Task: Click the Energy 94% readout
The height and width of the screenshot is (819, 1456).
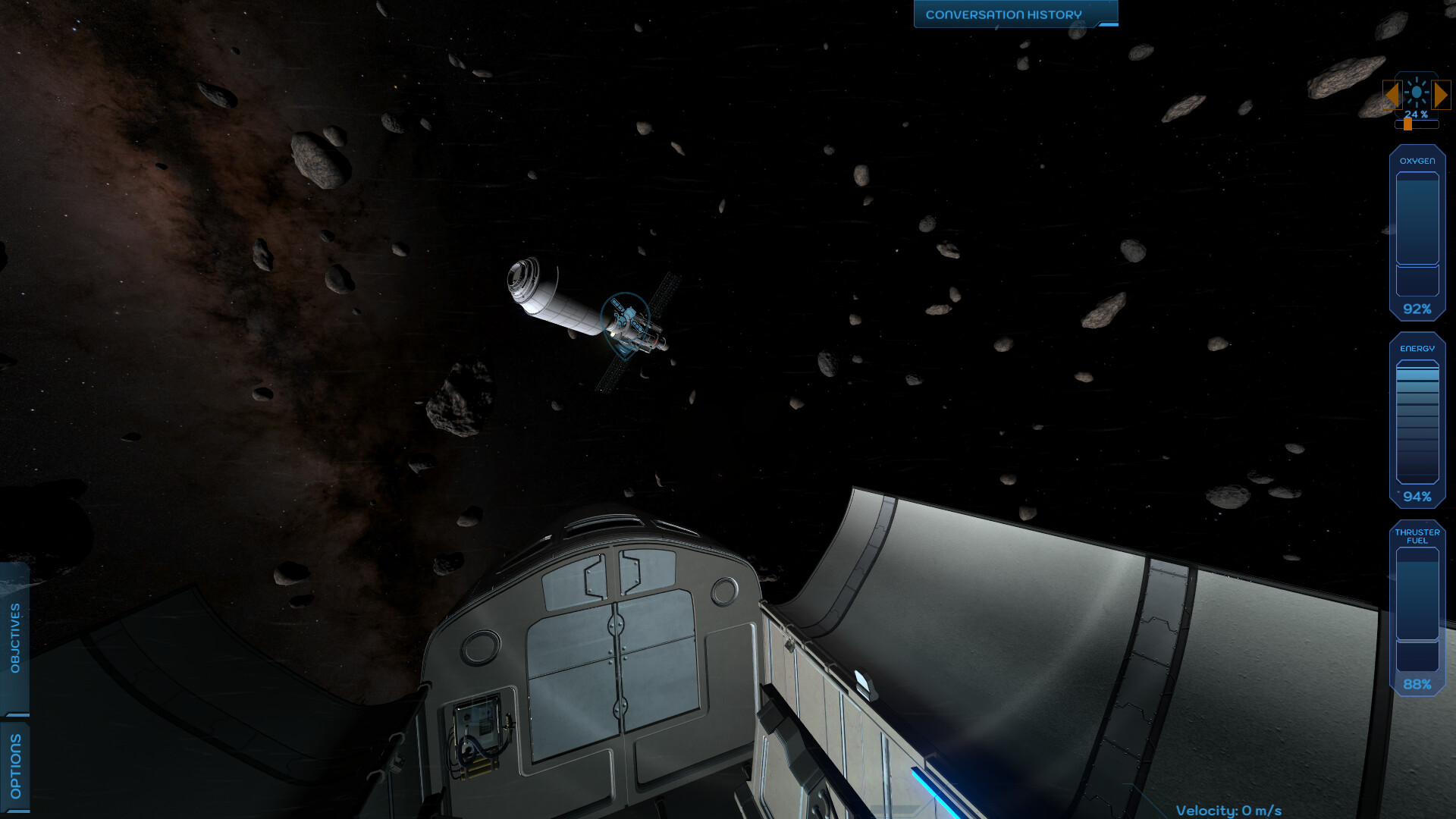Action: [x=1417, y=497]
